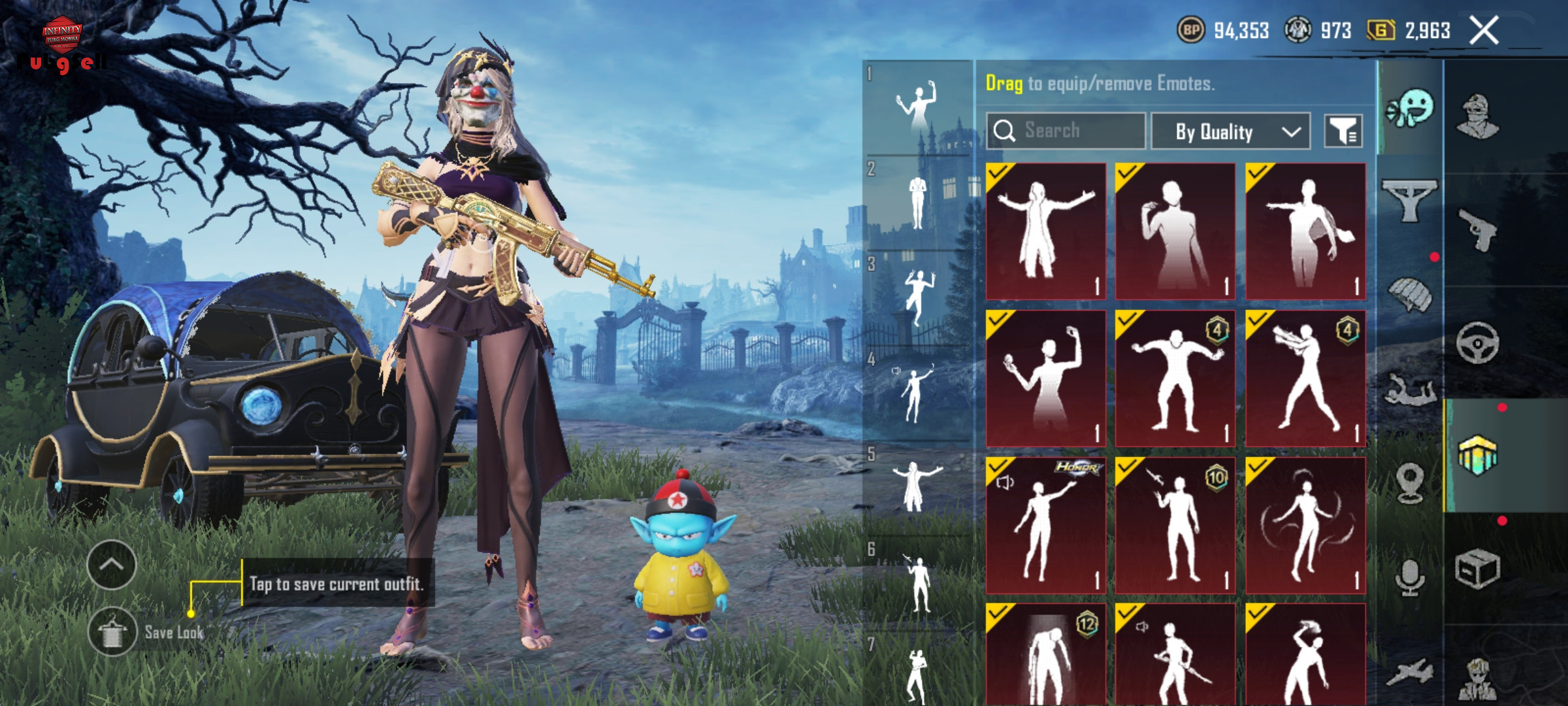Open the soldier outfit category tab
Viewport: 1568px width, 706px height.
[x=1477, y=118]
